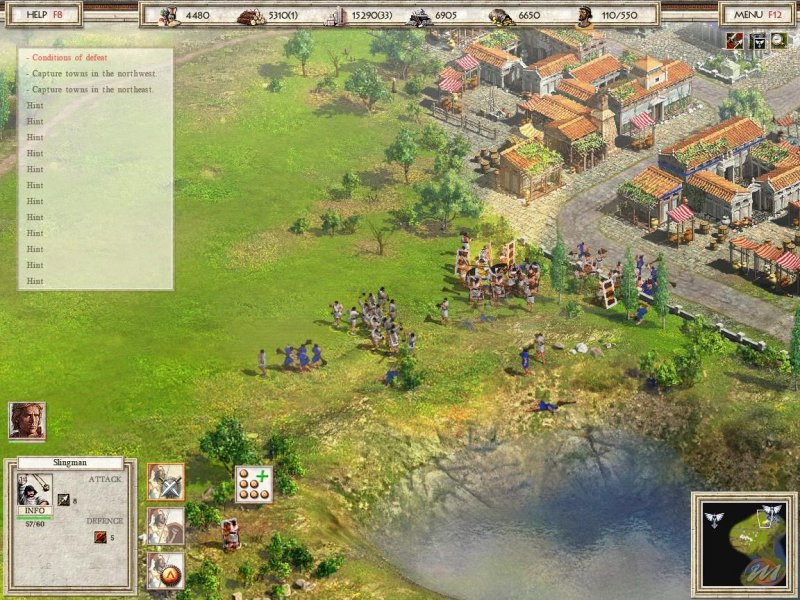Click the formation button with green plus
Viewport: 800px width, 600px height.
point(254,484)
